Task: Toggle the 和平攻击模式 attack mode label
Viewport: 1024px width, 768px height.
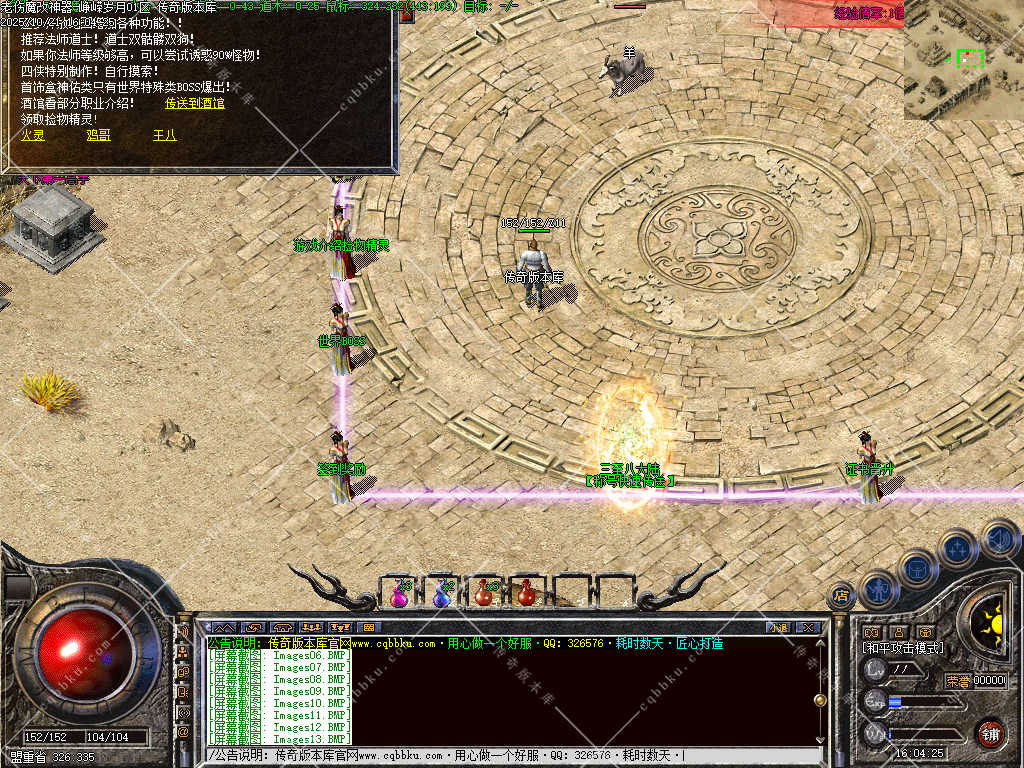Action: point(903,648)
